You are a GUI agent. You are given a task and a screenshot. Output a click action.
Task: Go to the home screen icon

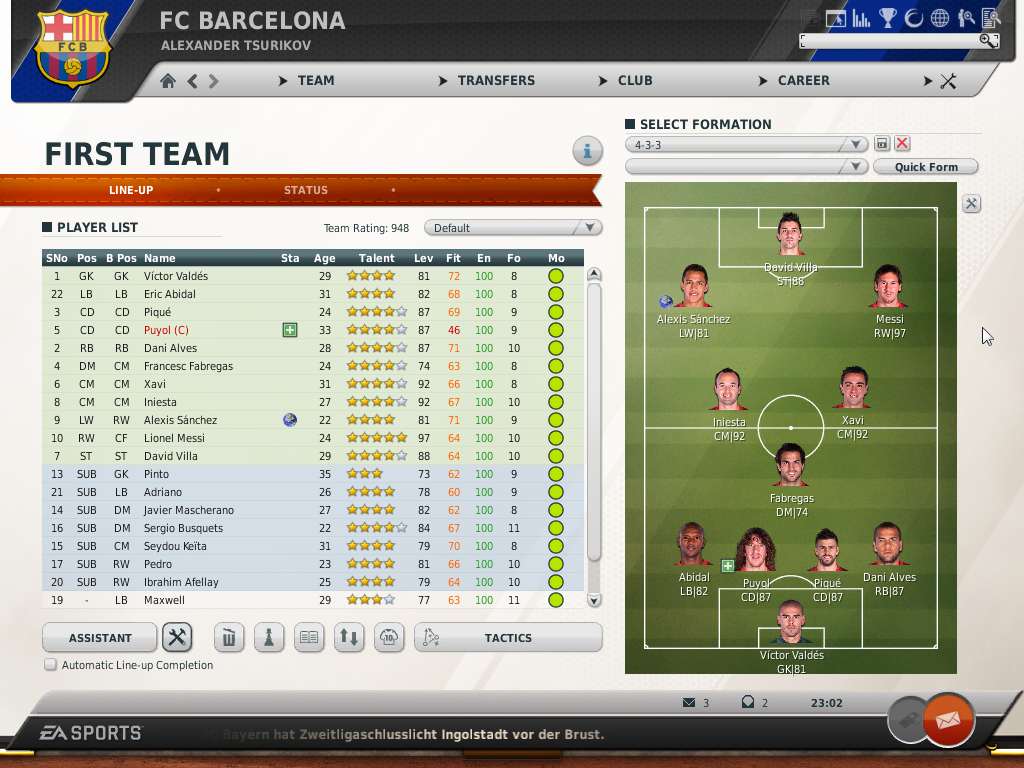(x=168, y=81)
